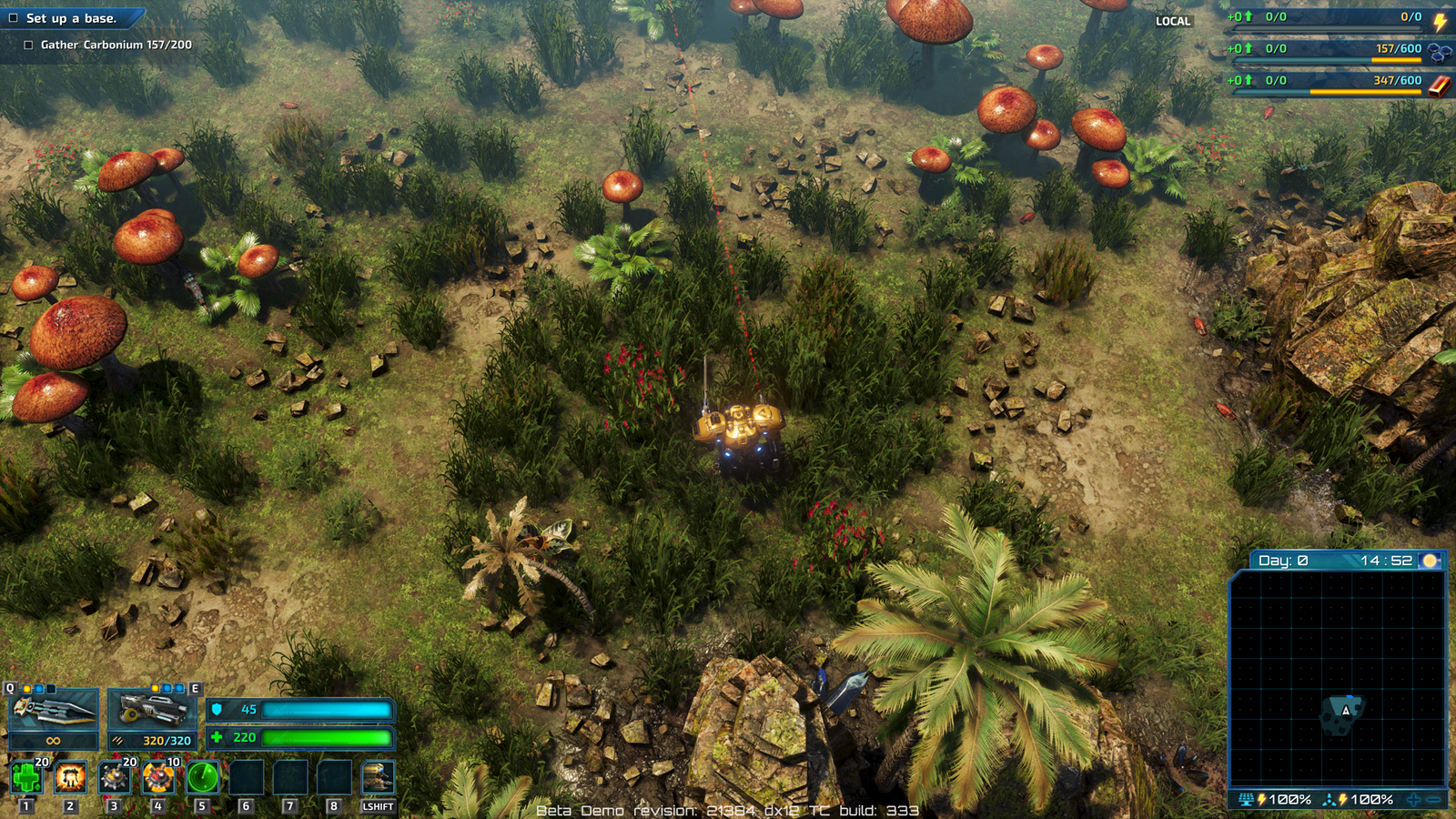Click the sun day-cycle icon
The image size is (1456, 819).
[1430, 561]
